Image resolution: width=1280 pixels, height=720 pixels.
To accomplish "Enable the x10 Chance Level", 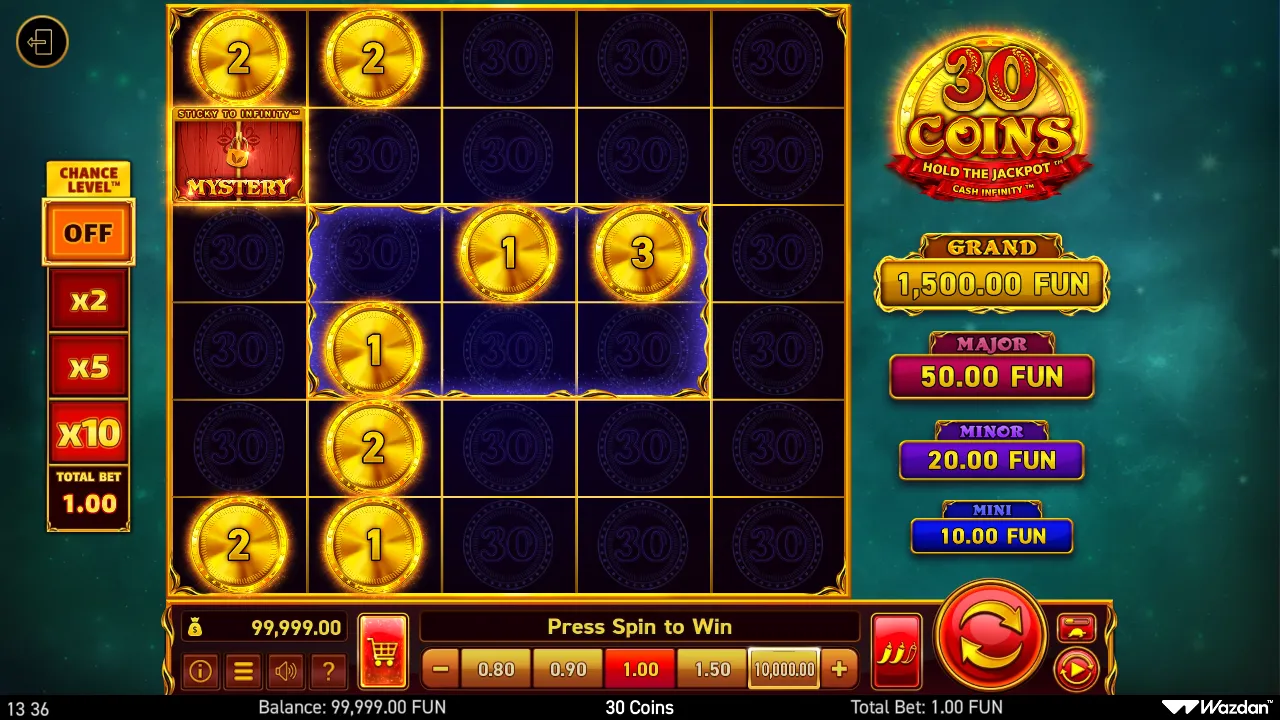I will click(x=88, y=432).
